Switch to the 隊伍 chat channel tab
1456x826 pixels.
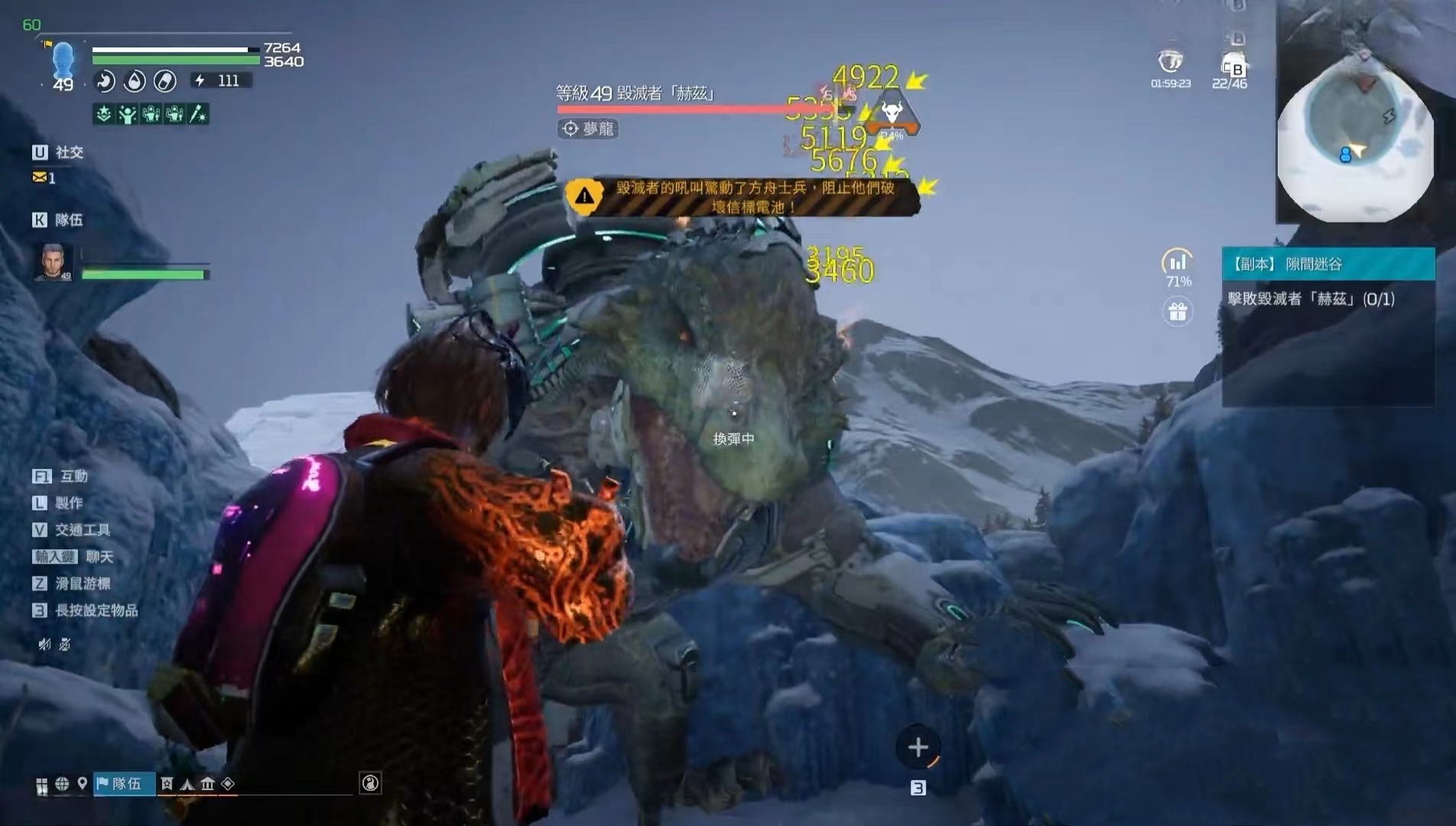125,783
